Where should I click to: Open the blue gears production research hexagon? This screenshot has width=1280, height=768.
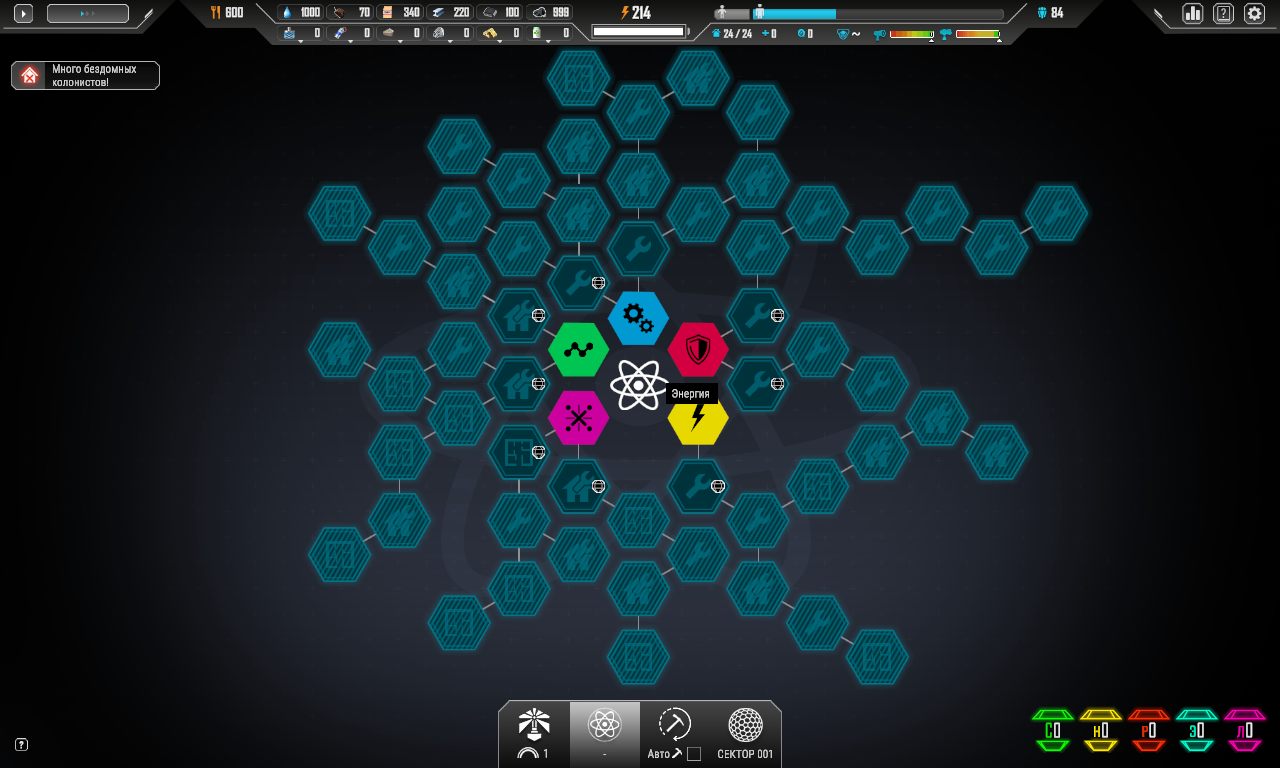pyautogui.click(x=638, y=318)
